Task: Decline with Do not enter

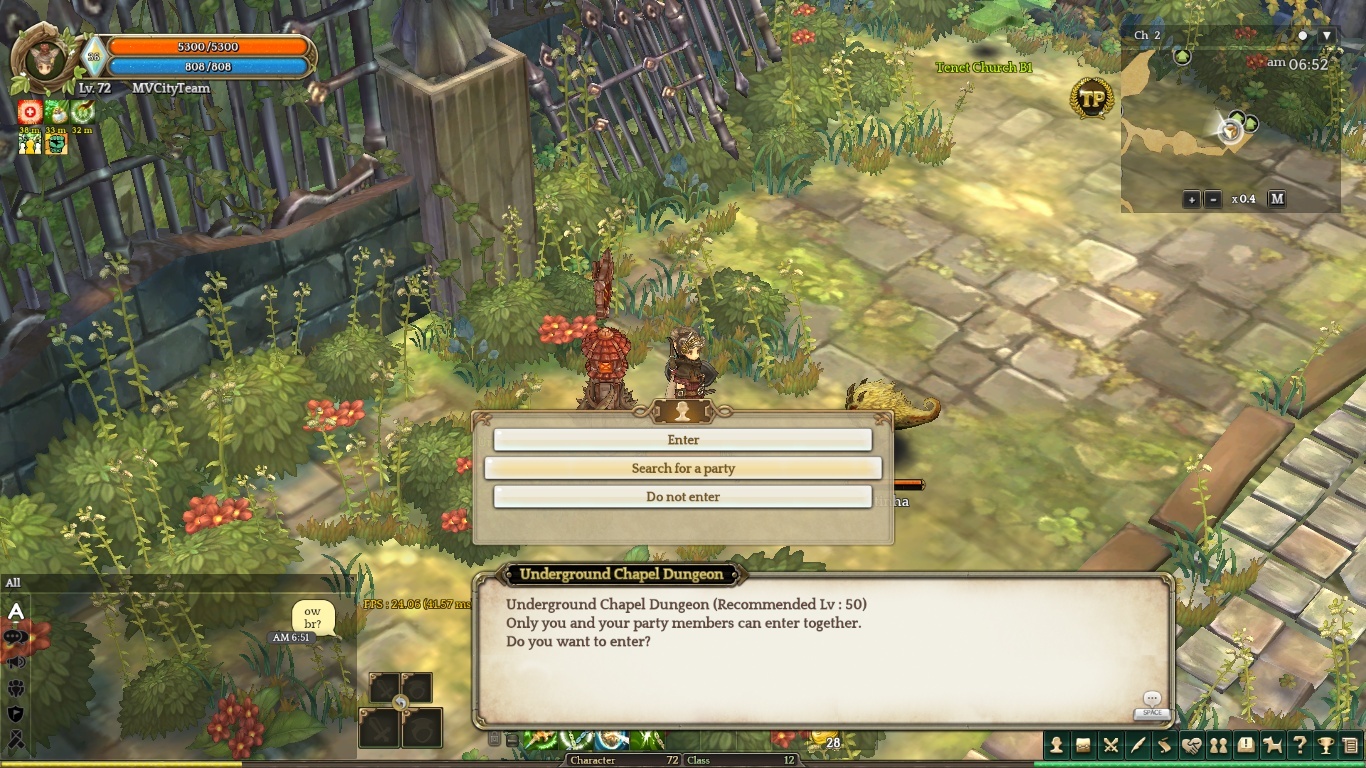Action: (x=683, y=497)
